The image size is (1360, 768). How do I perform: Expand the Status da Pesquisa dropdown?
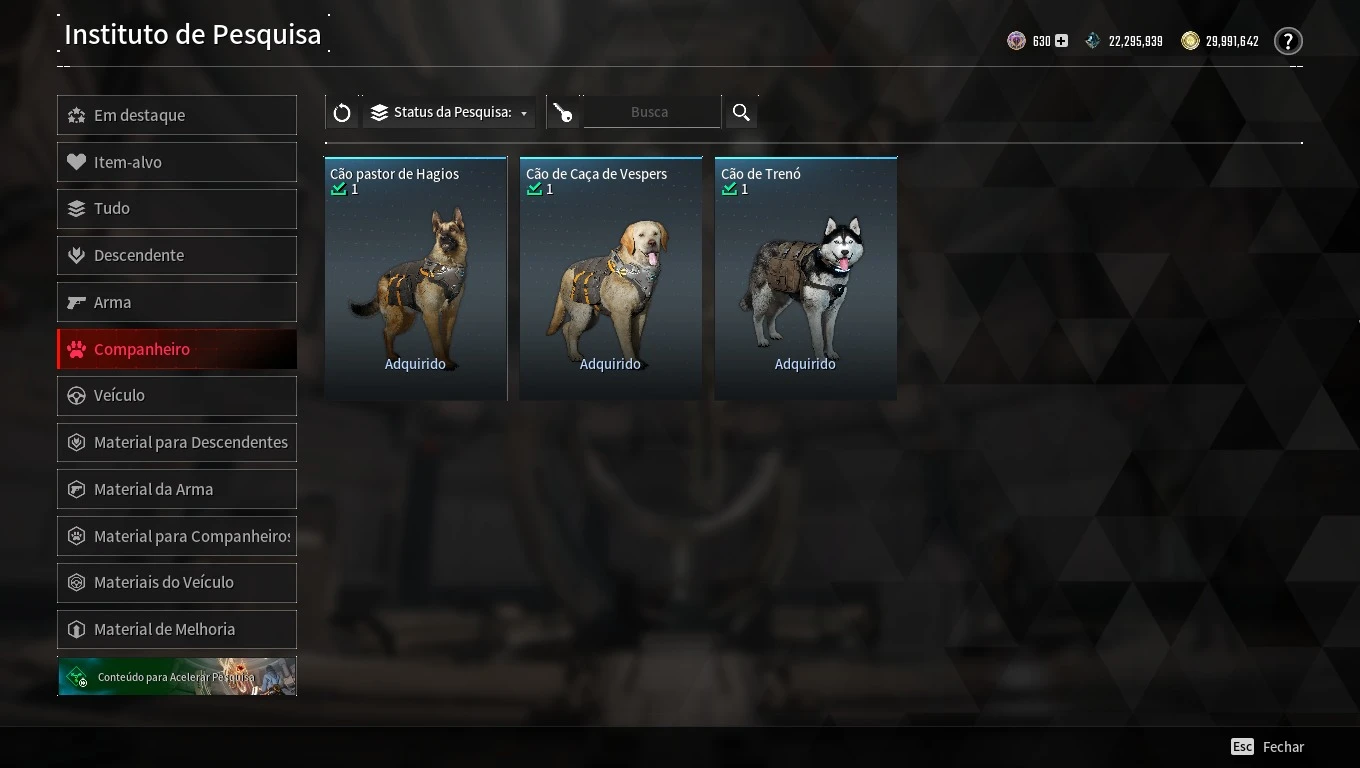point(449,113)
